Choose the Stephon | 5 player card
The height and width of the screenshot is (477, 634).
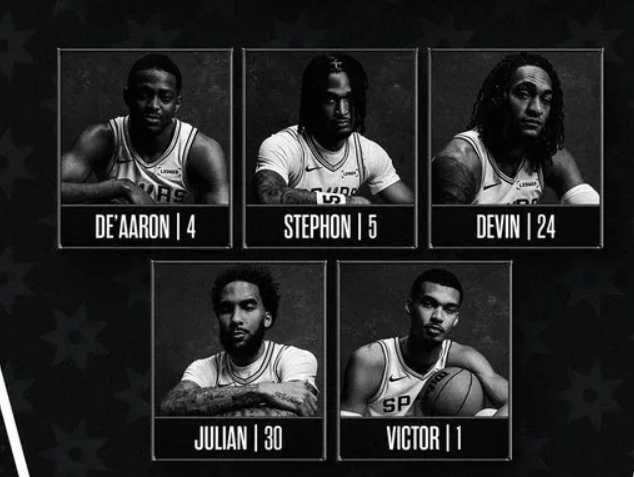330,148
